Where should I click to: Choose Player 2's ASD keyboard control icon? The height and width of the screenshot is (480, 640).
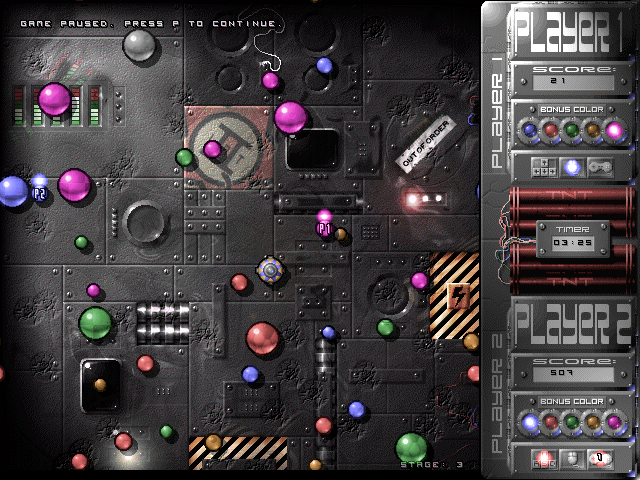click(x=543, y=459)
